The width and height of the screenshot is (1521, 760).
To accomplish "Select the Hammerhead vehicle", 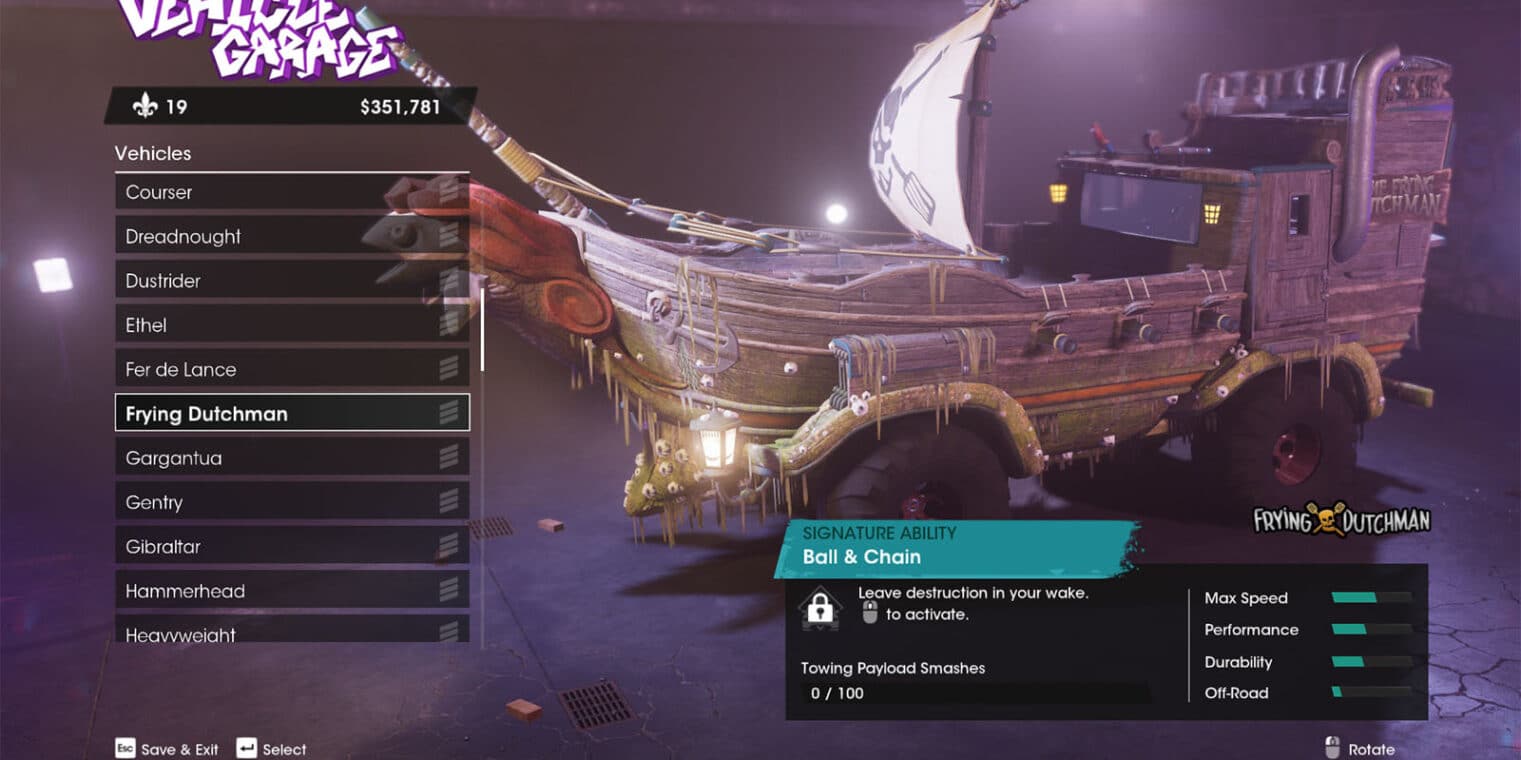I will [x=291, y=590].
